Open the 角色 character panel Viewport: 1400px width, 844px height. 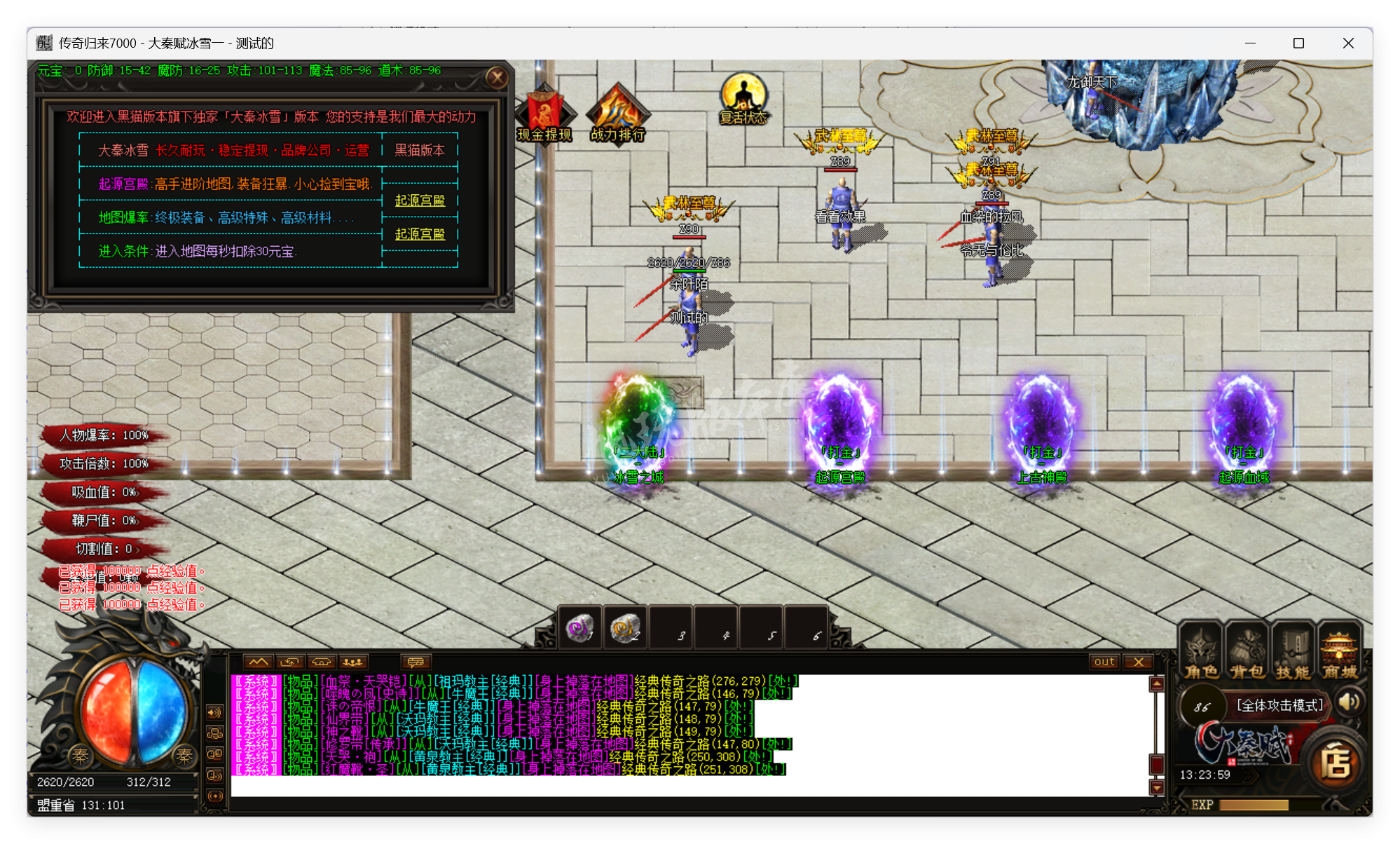1201,653
